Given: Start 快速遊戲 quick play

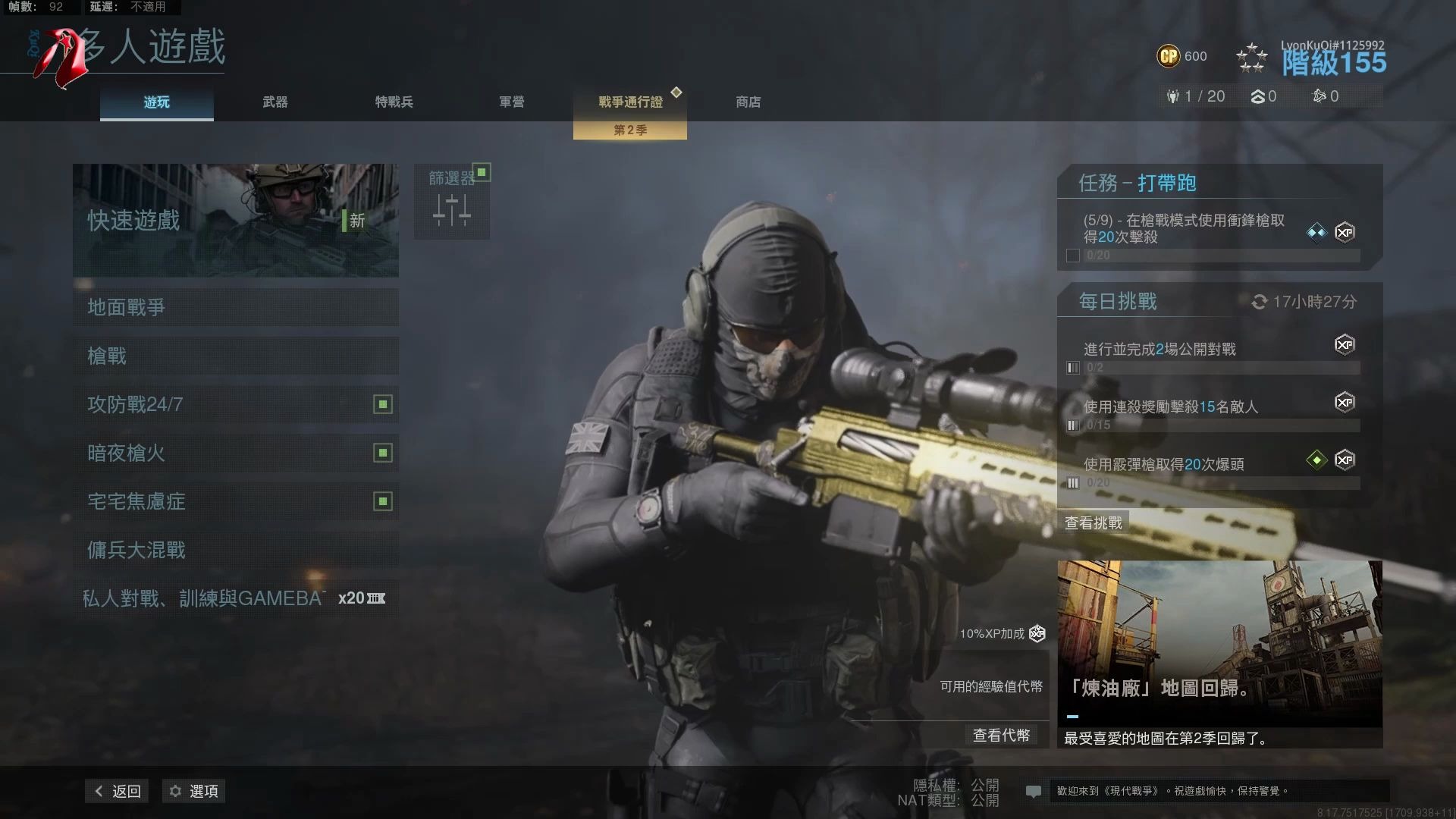Looking at the screenshot, I should click(235, 220).
